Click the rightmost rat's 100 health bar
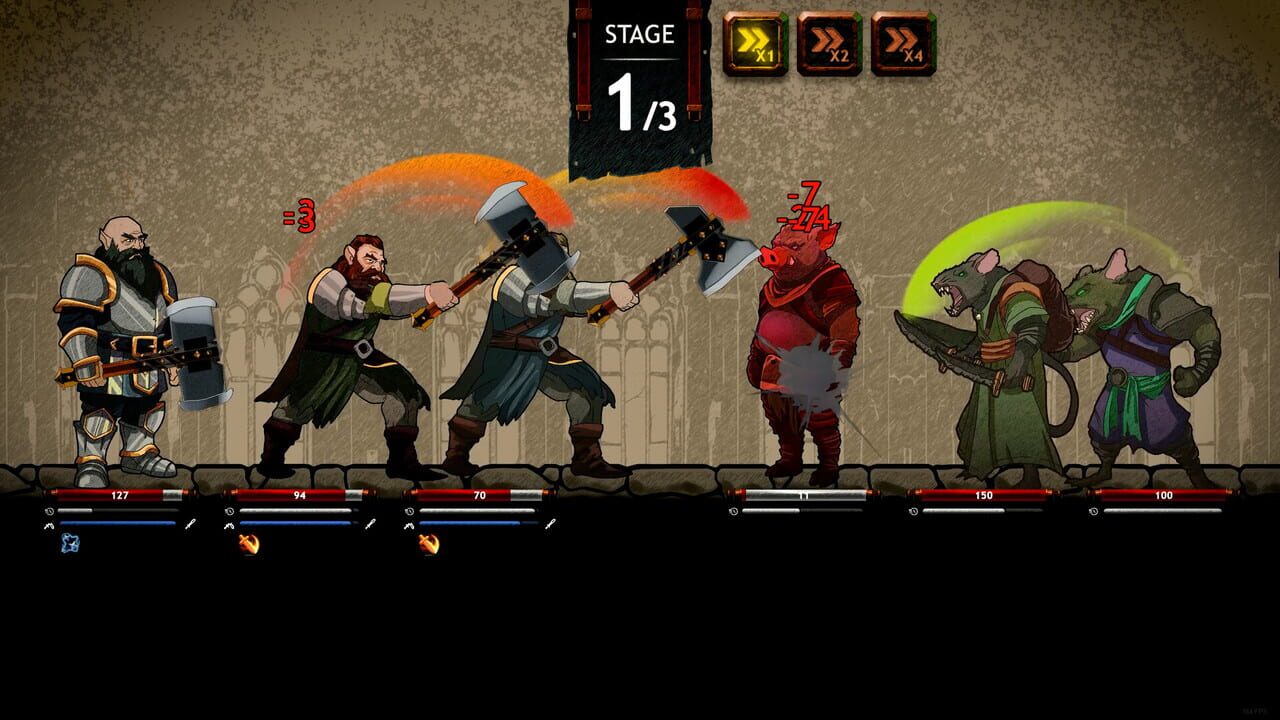The height and width of the screenshot is (720, 1280). 1165,493
